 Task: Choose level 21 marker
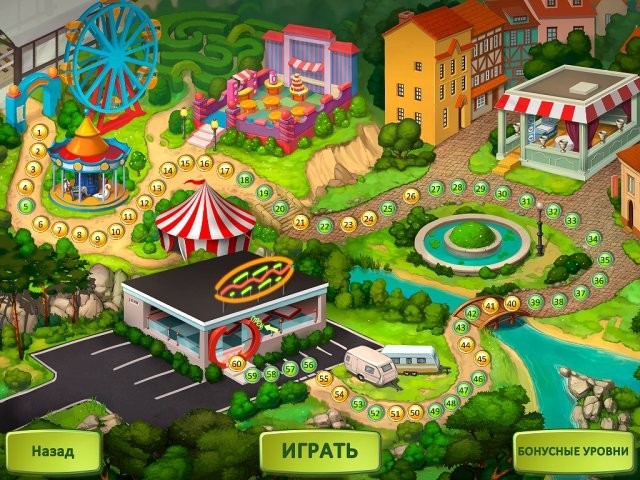pos(301,222)
